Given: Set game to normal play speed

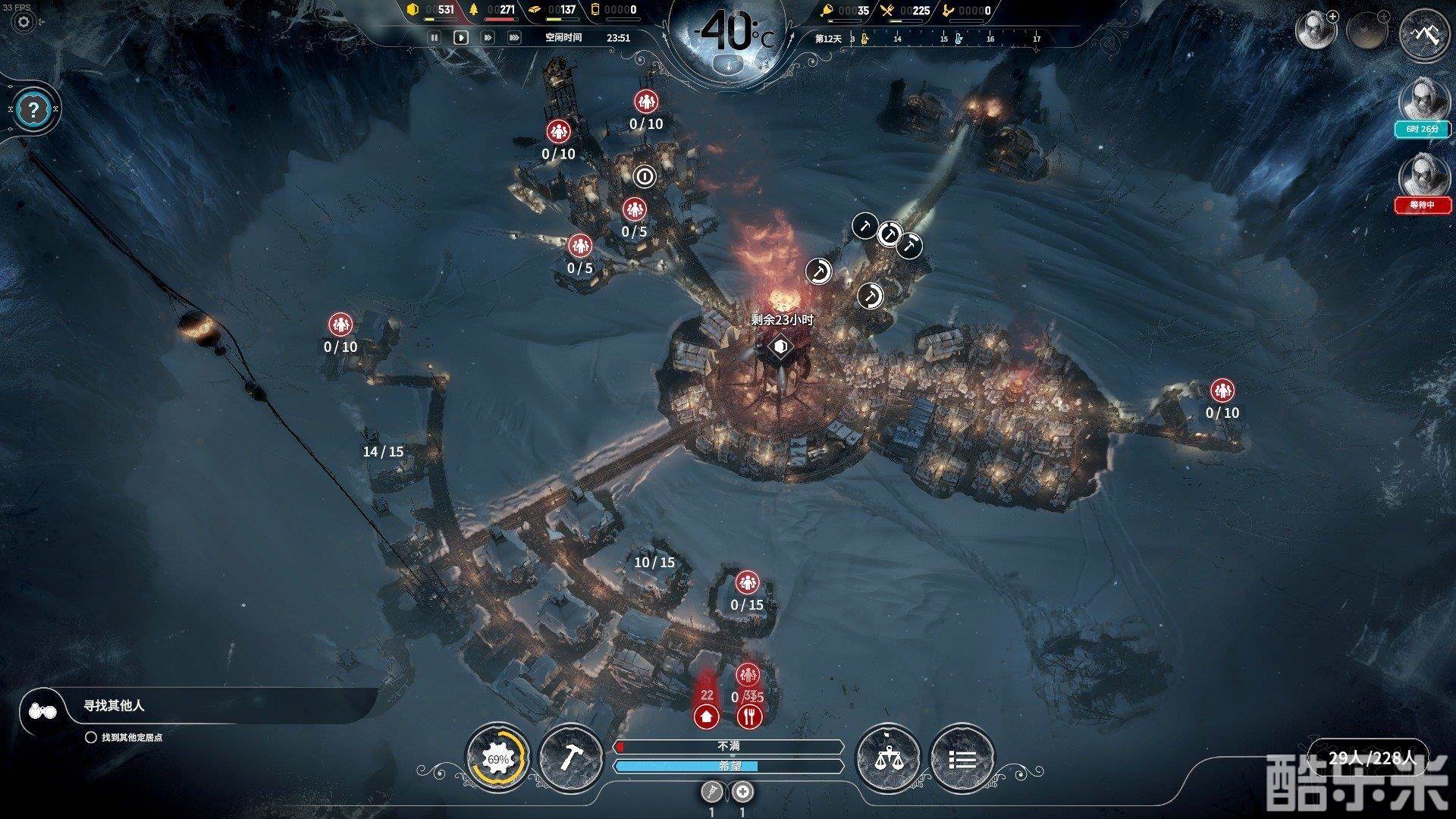Looking at the screenshot, I should click(x=460, y=37).
